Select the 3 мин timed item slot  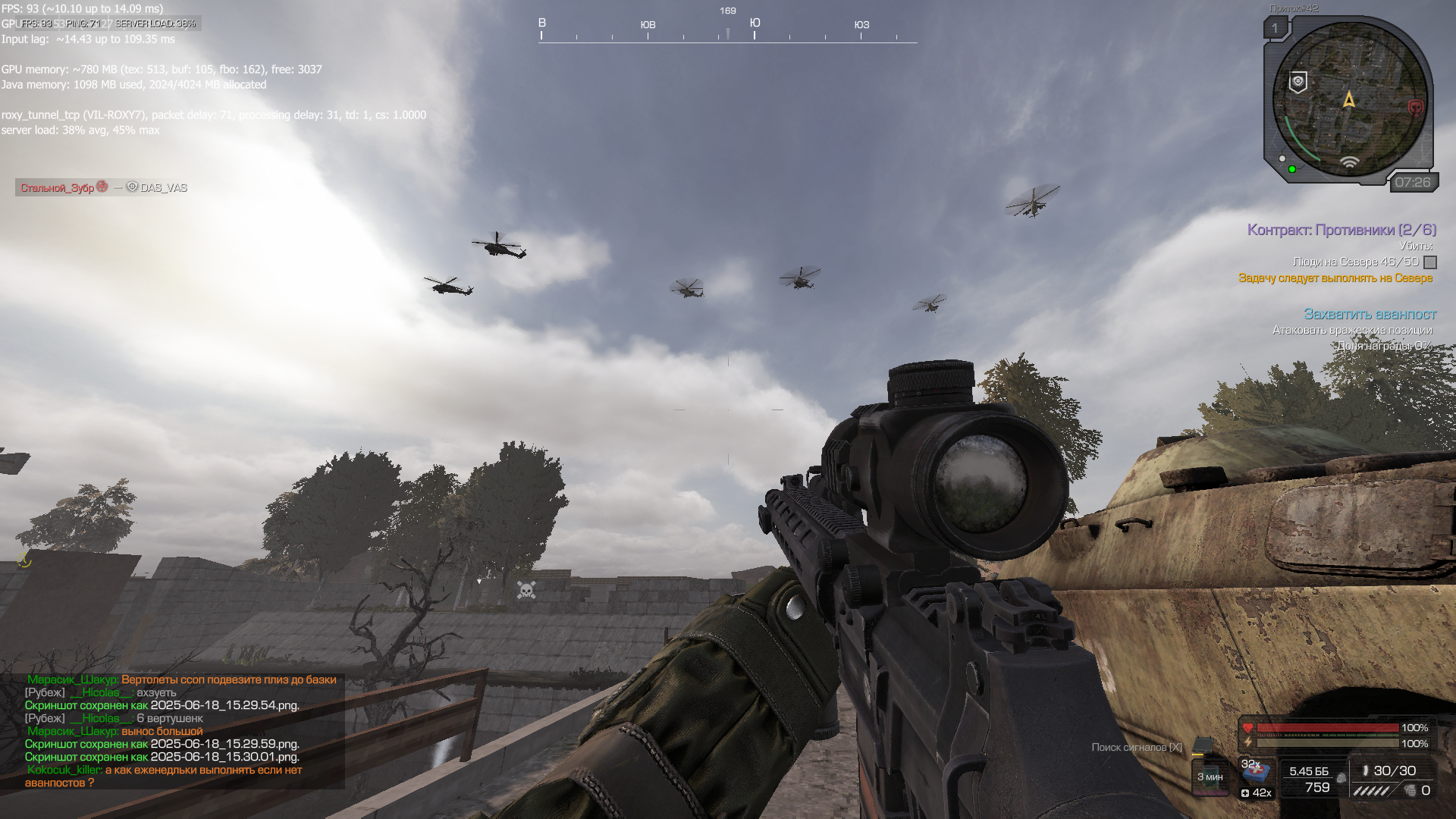pyautogui.click(x=1210, y=777)
